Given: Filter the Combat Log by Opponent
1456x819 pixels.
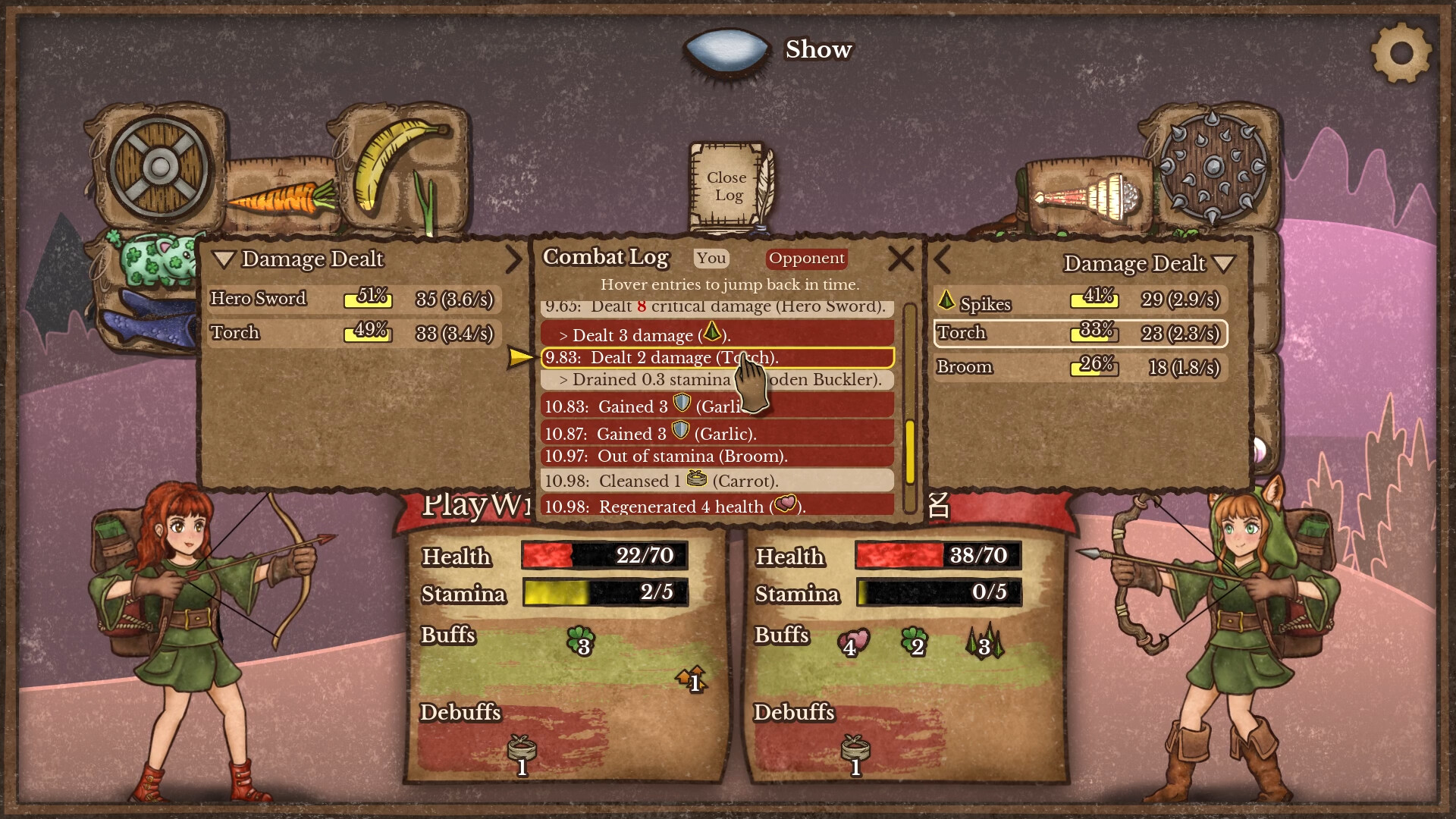Looking at the screenshot, I should coord(806,259).
